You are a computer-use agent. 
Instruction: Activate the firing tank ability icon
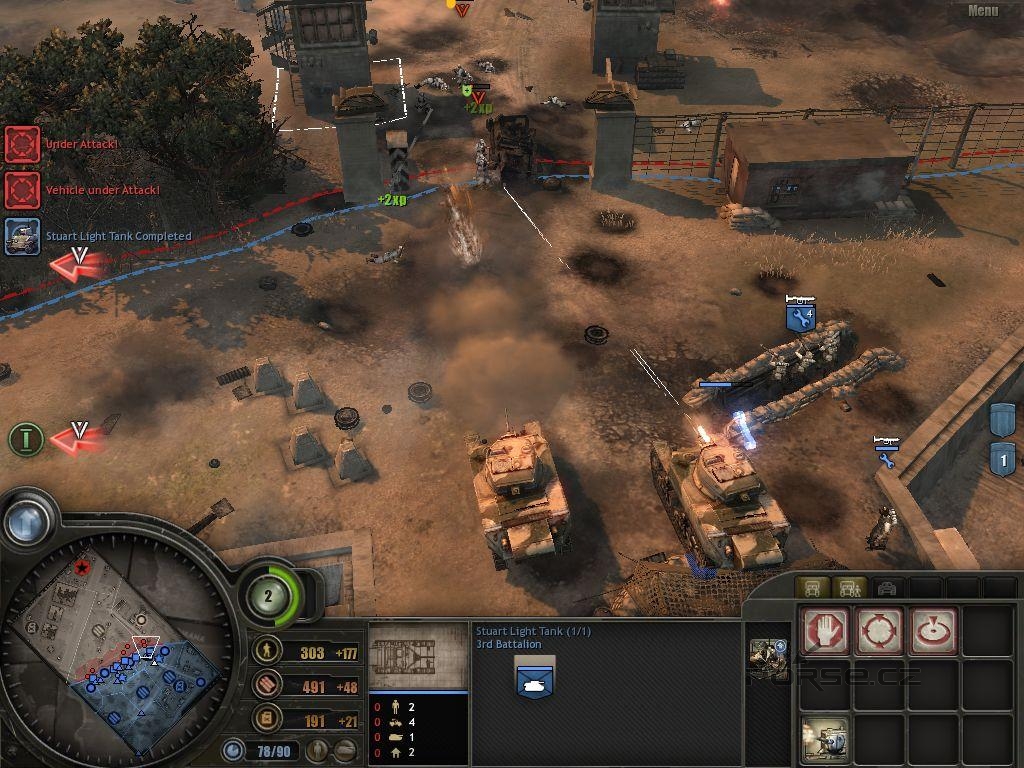(825, 741)
